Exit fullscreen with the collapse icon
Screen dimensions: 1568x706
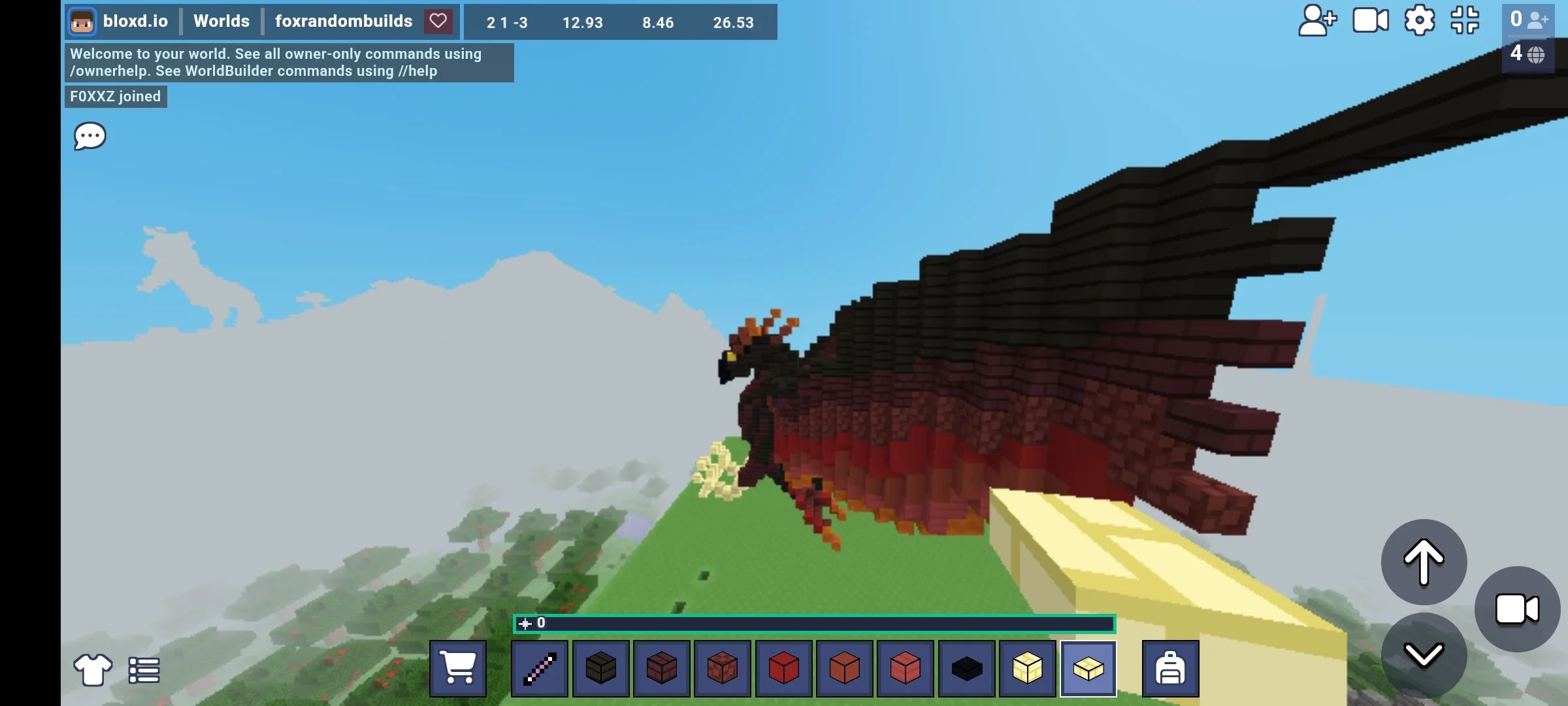click(1465, 21)
